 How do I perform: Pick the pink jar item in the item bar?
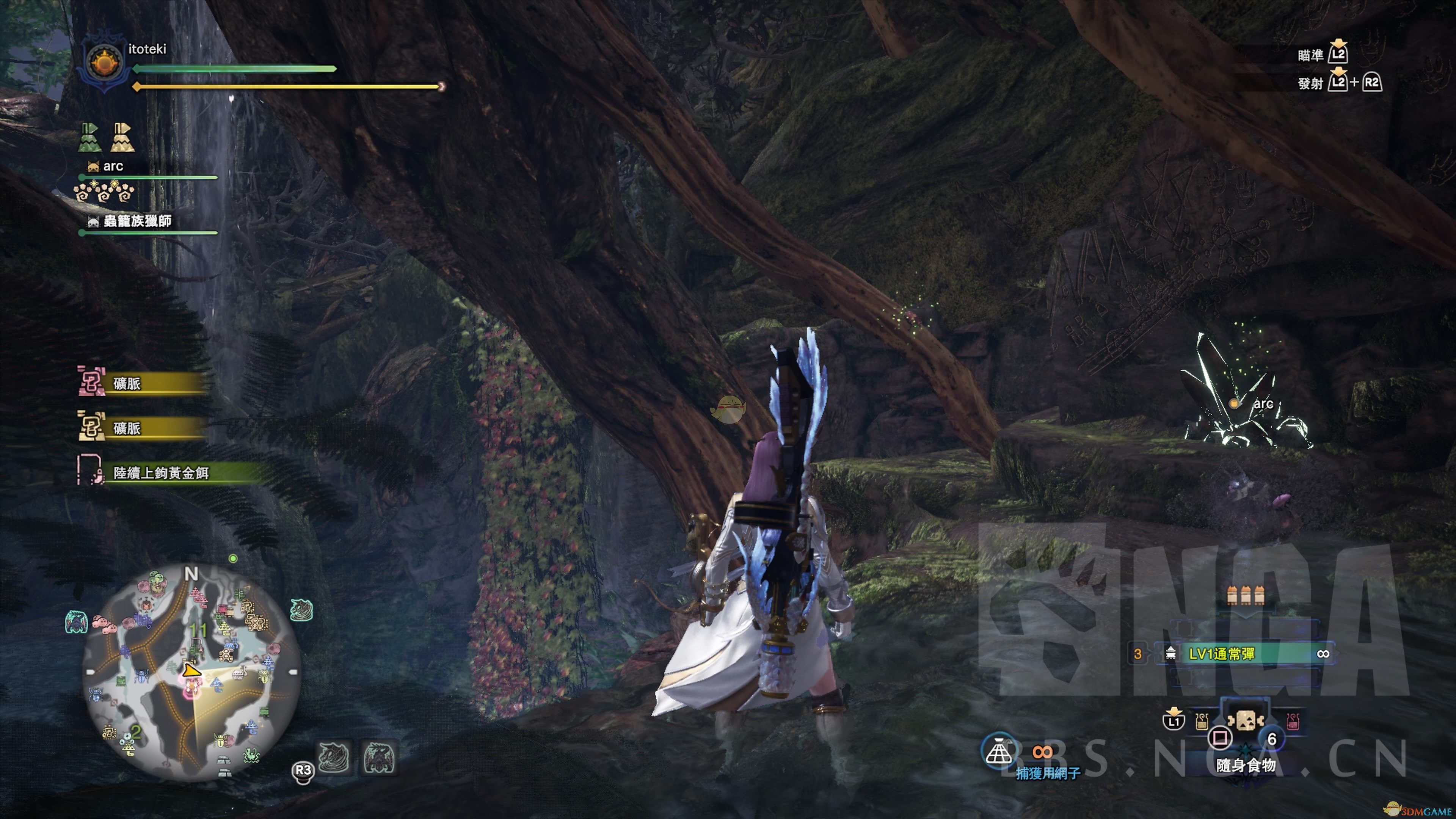pos(1292,721)
